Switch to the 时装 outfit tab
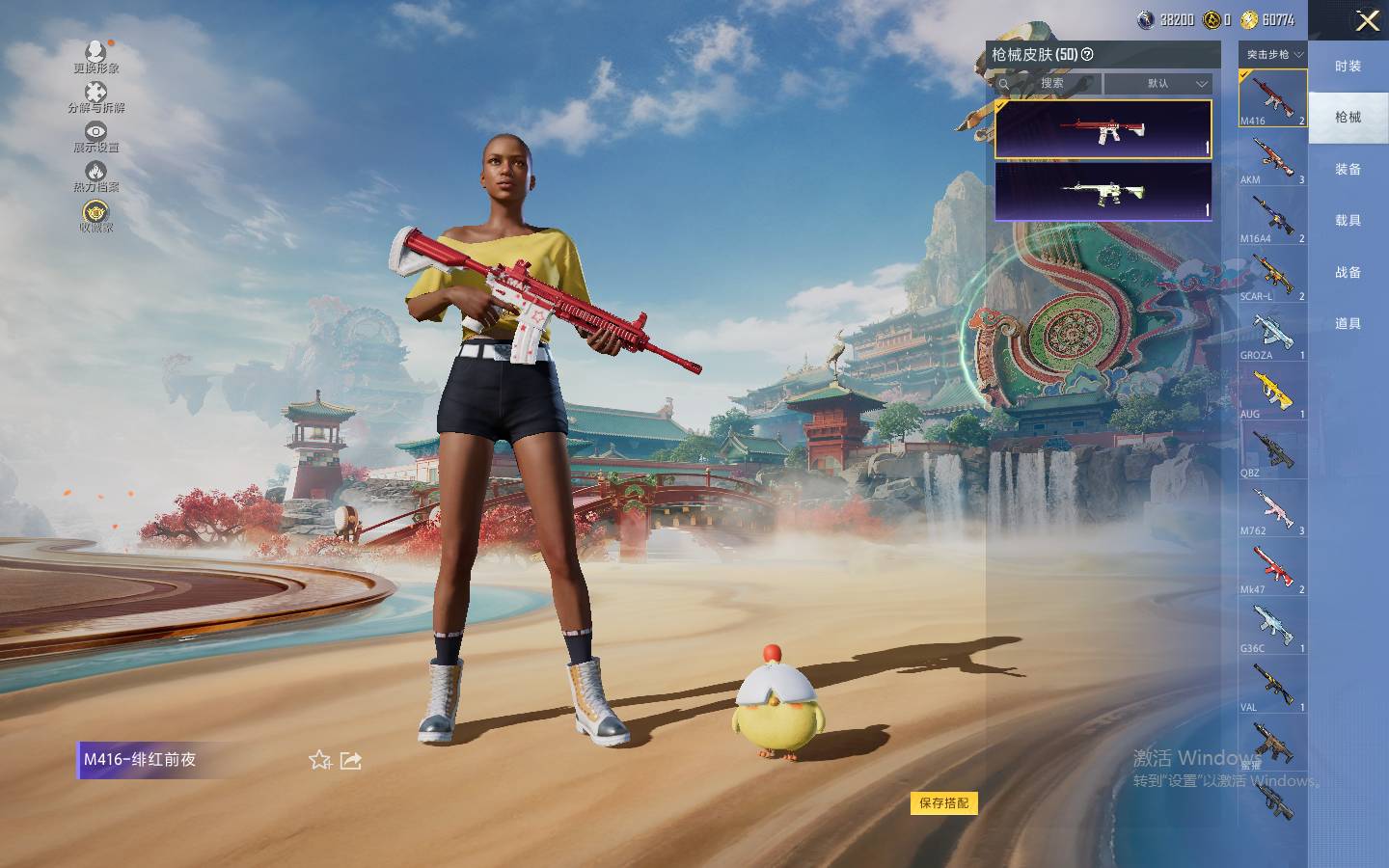This screenshot has width=1389, height=868. pos(1348,67)
